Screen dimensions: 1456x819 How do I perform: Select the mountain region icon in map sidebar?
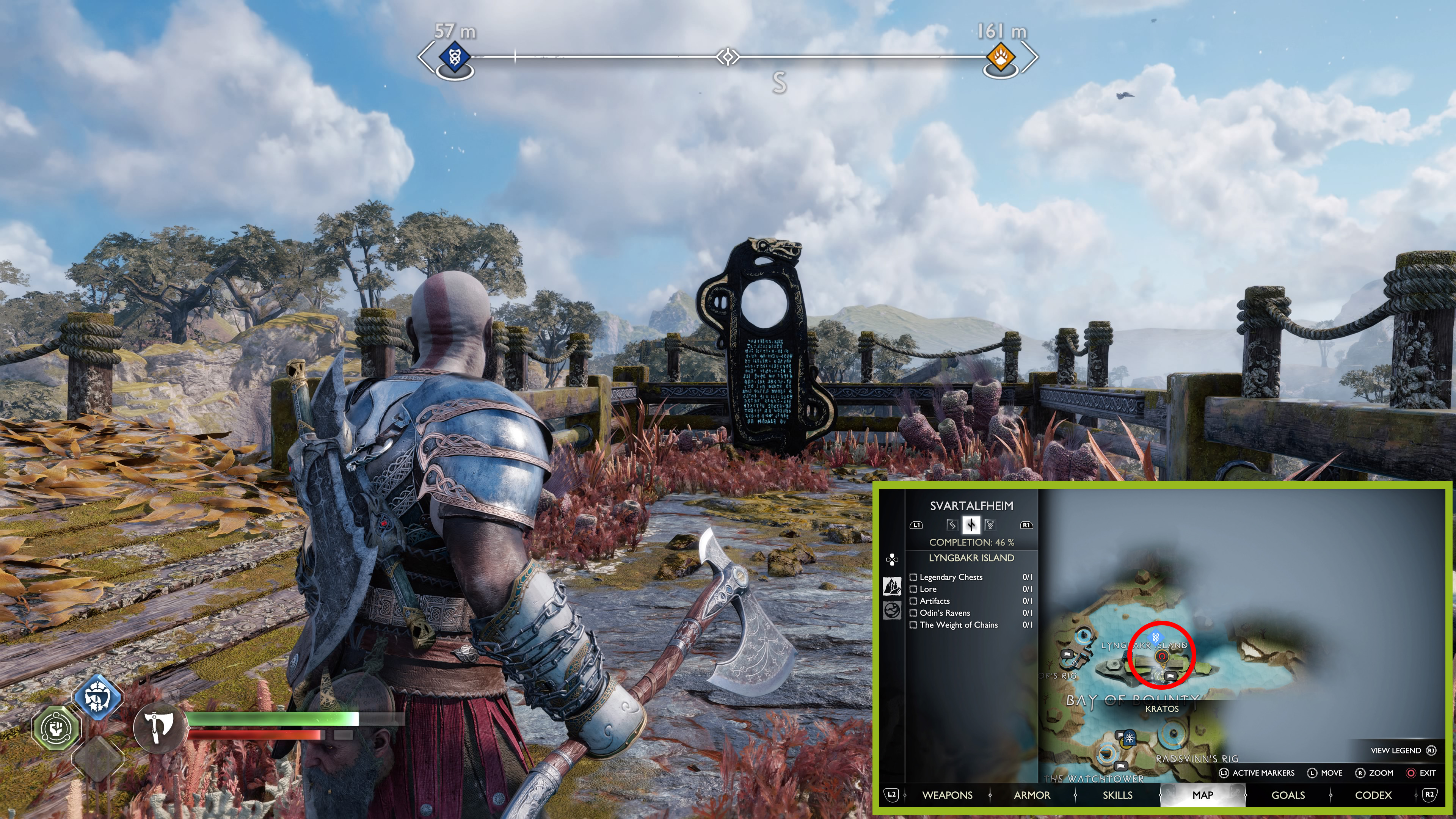tap(892, 586)
